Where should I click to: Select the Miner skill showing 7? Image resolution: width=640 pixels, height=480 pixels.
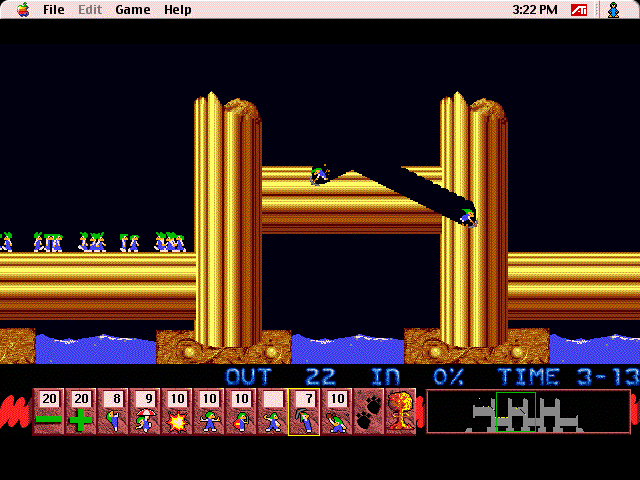pyautogui.click(x=304, y=412)
